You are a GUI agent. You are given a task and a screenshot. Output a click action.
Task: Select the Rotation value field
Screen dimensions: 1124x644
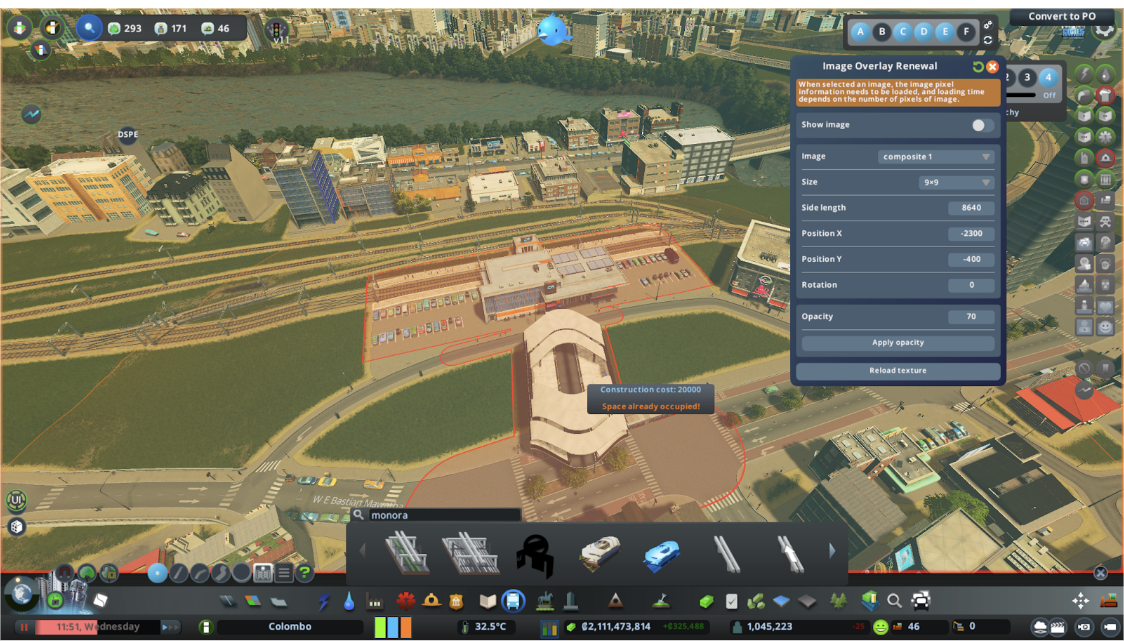point(971,285)
